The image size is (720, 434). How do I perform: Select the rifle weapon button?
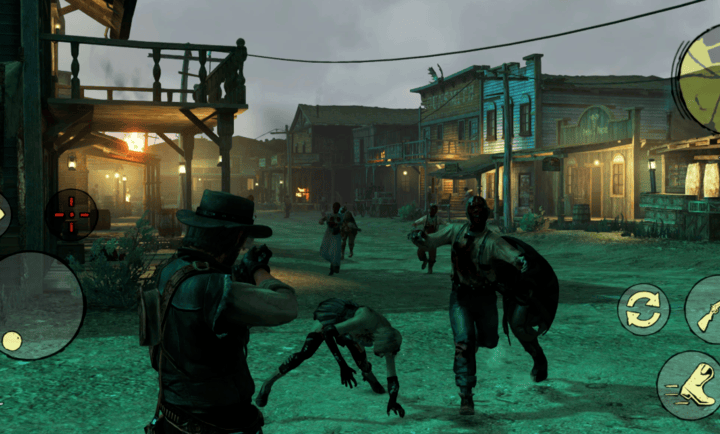click(705, 311)
